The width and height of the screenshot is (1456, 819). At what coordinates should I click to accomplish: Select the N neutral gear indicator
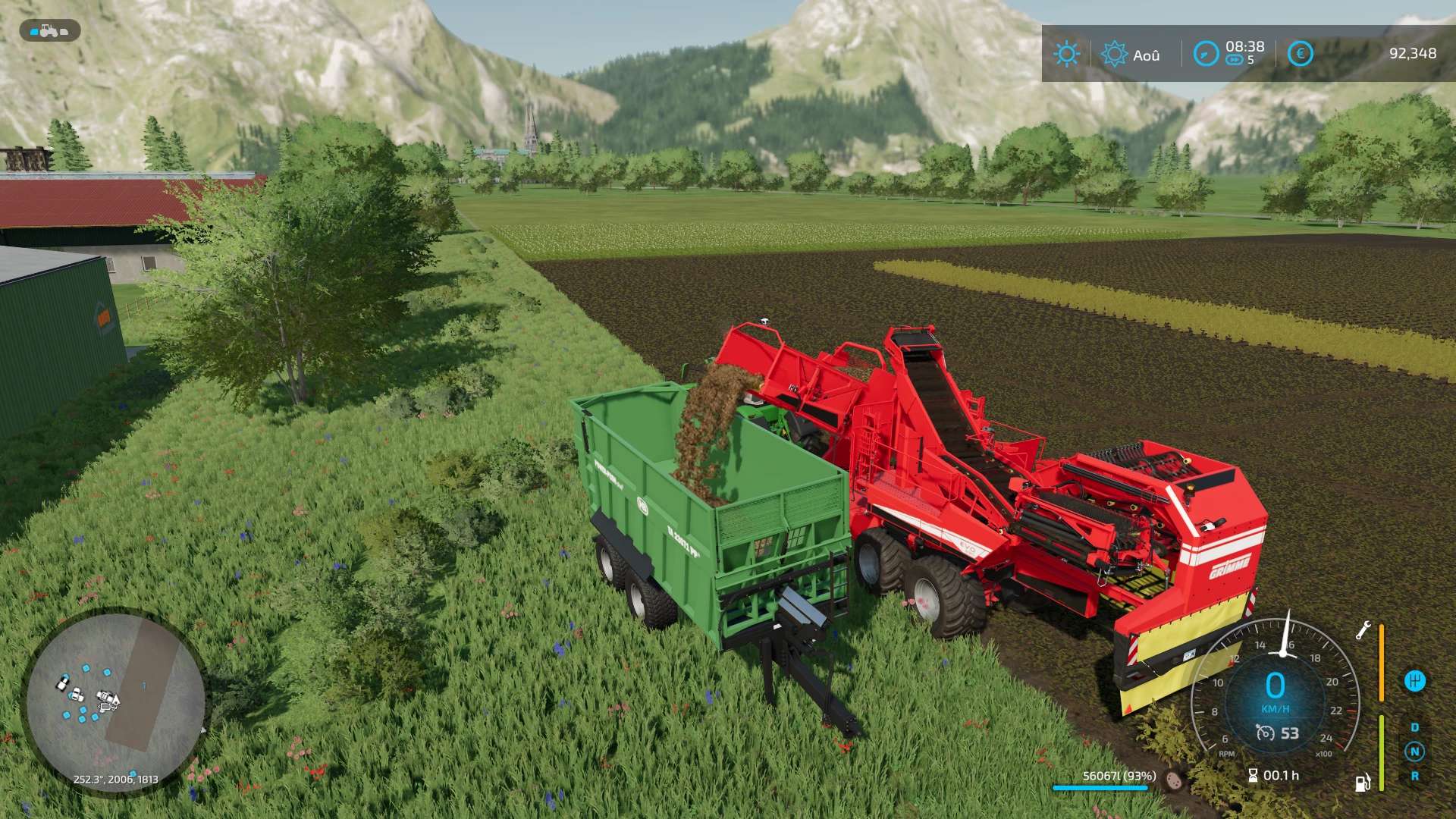(x=1414, y=752)
